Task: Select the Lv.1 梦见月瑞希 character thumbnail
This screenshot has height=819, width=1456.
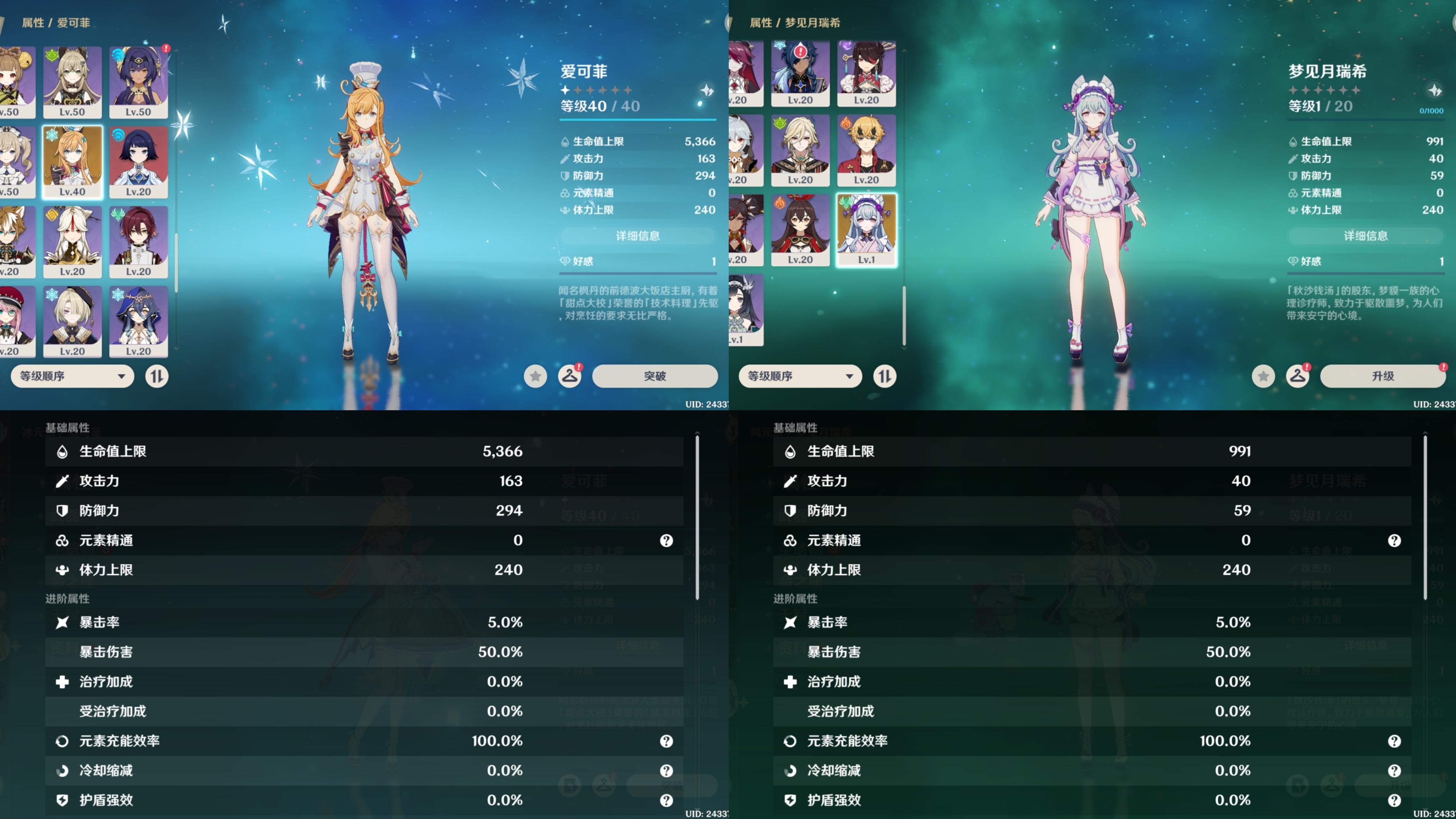Action: tap(866, 229)
